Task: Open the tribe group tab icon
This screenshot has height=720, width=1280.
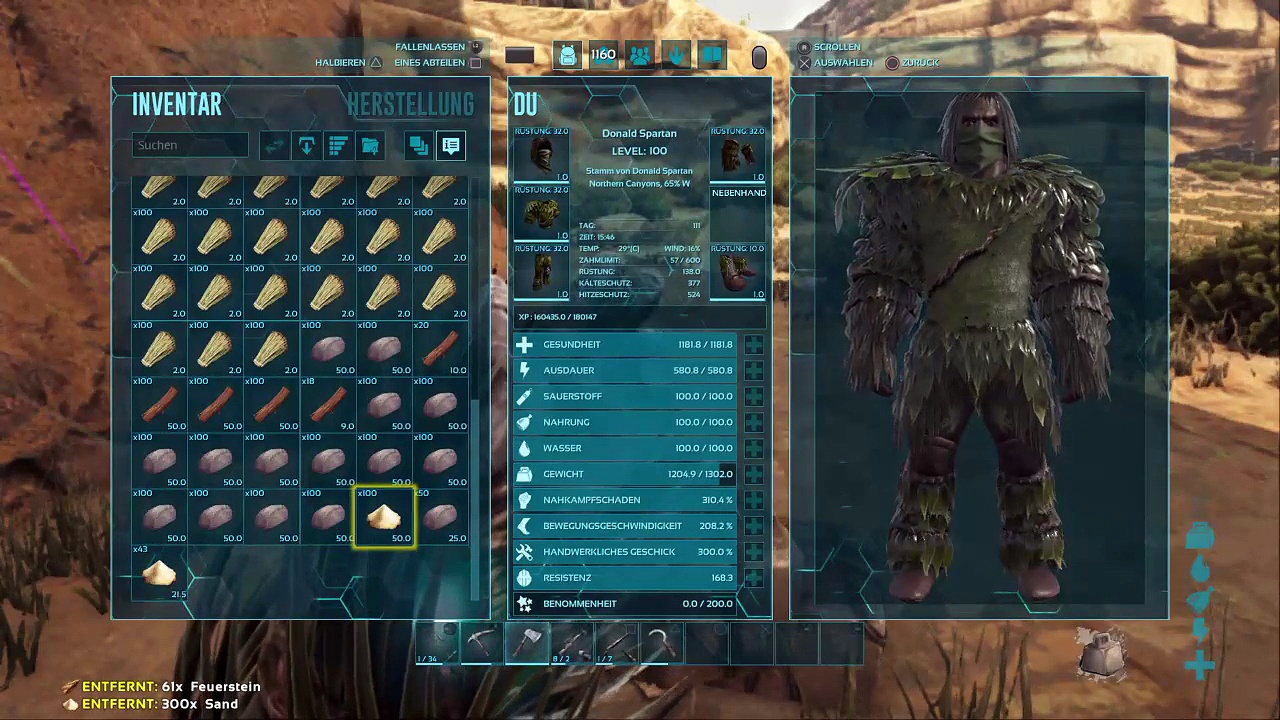Action: 640,56
